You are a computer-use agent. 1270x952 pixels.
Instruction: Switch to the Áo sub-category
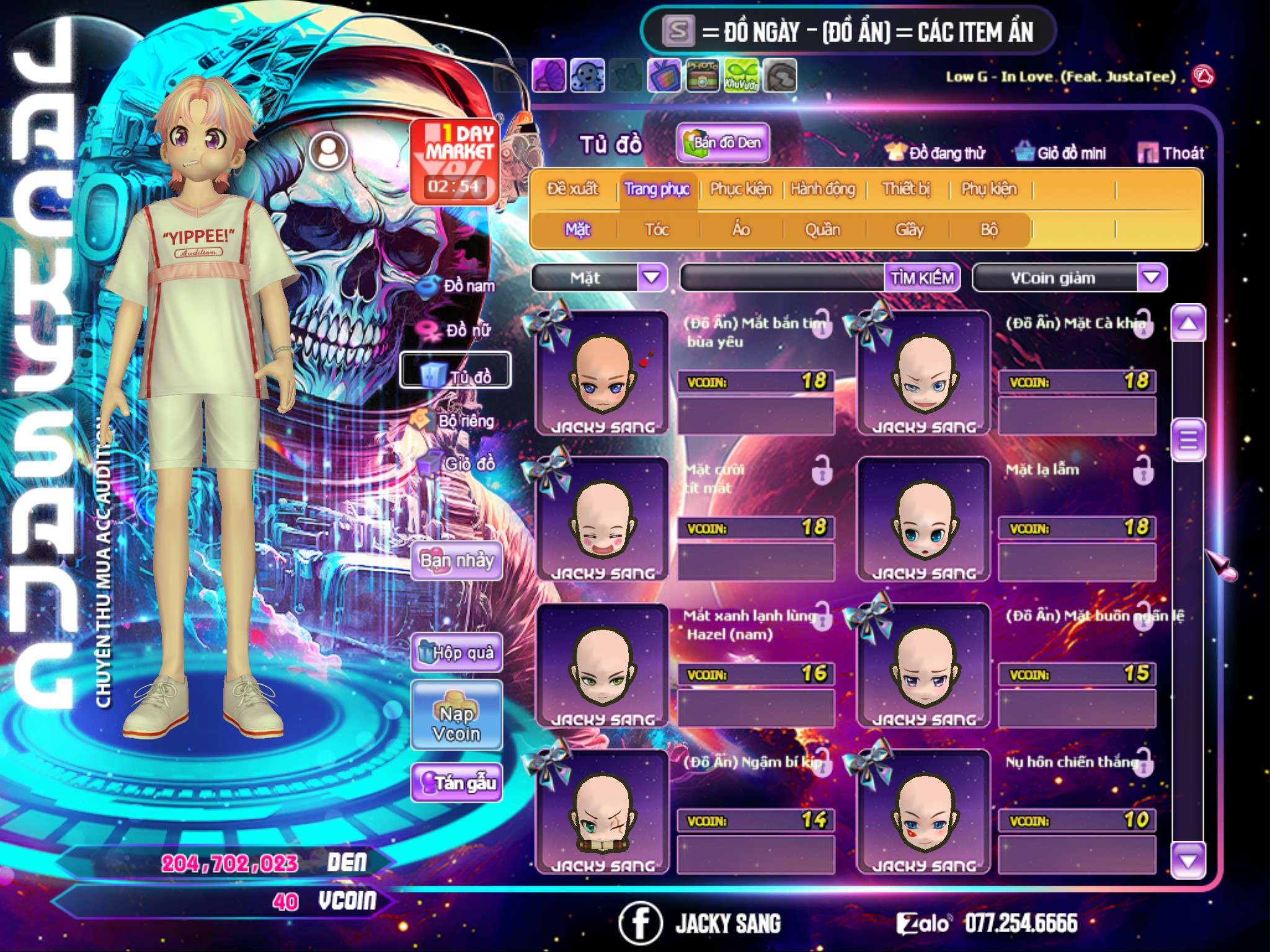[x=741, y=230]
